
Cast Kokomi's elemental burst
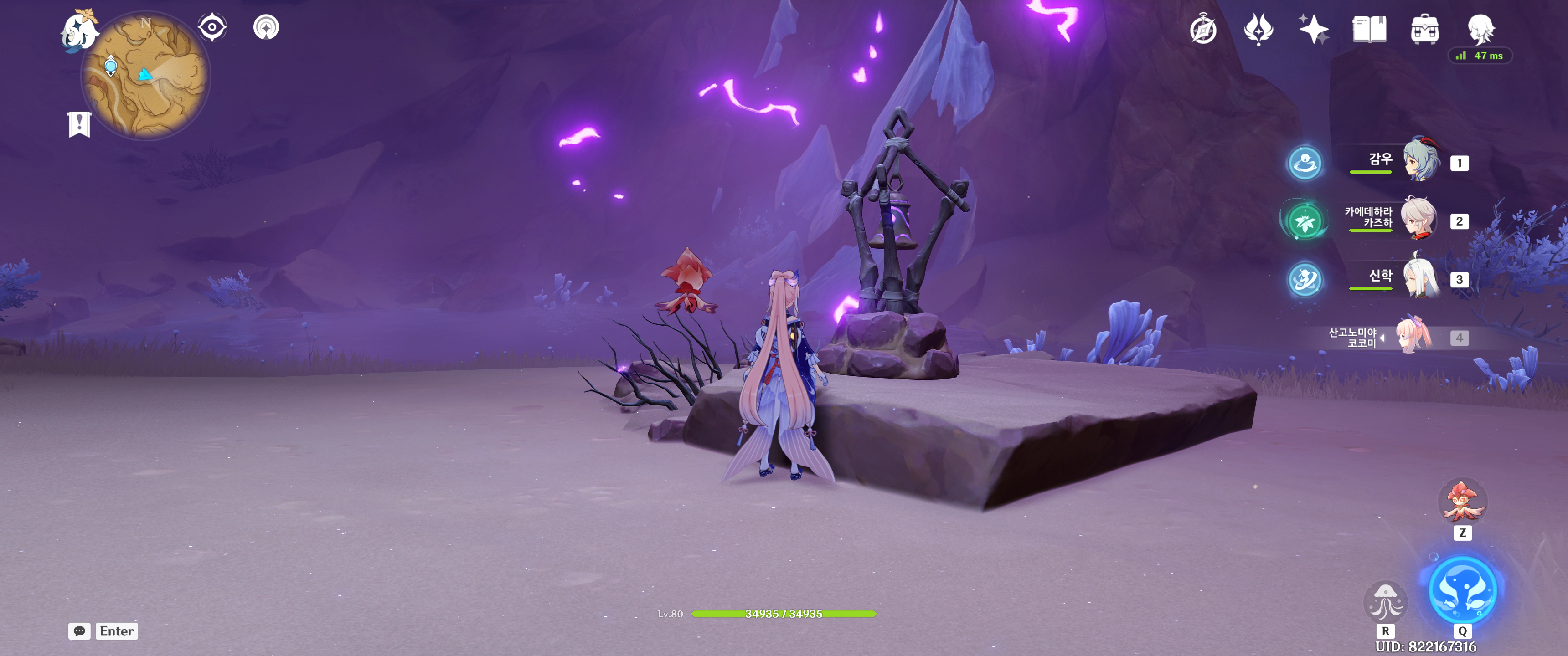[x=1462, y=590]
